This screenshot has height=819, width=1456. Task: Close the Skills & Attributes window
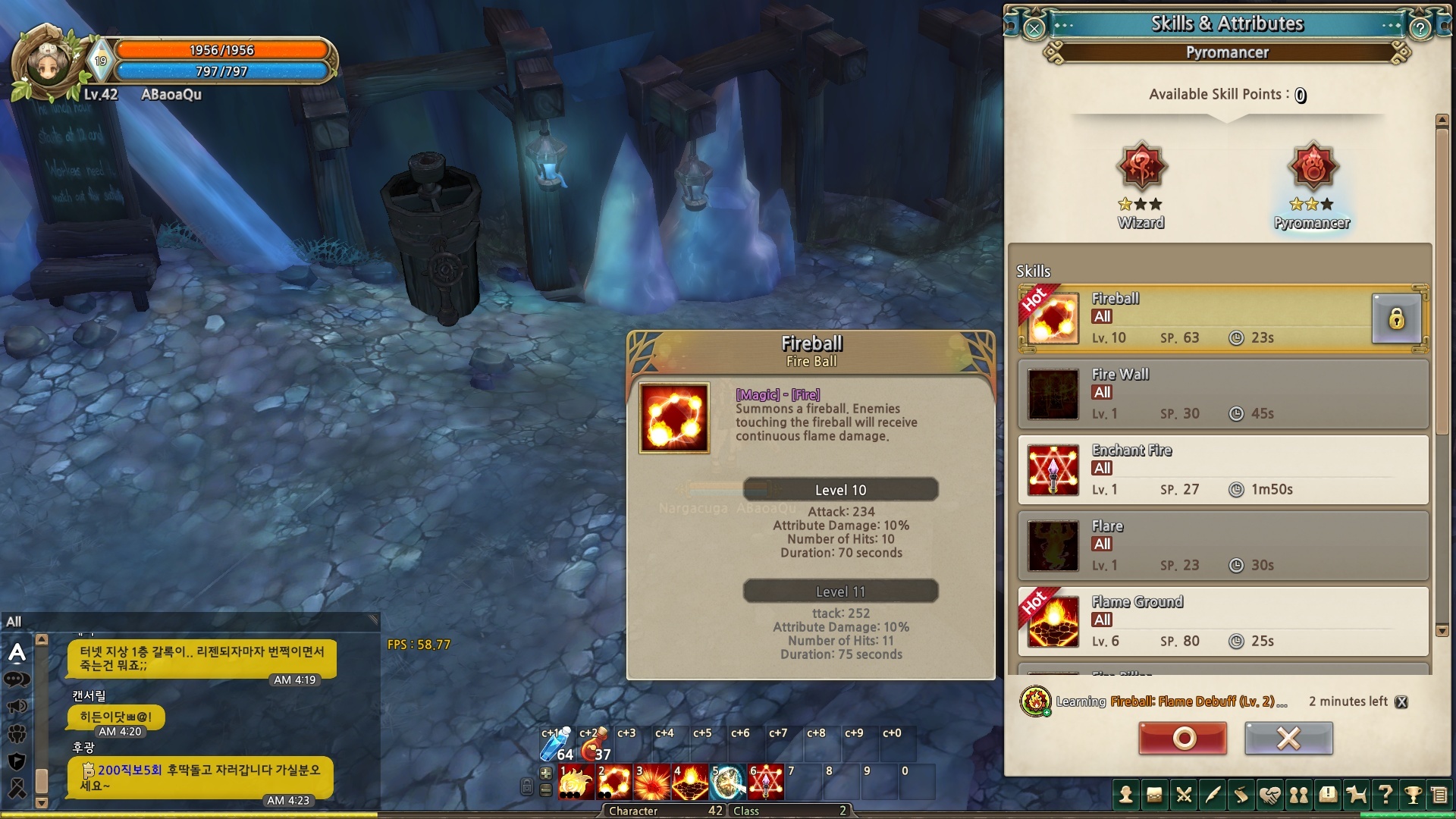point(1034,29)
